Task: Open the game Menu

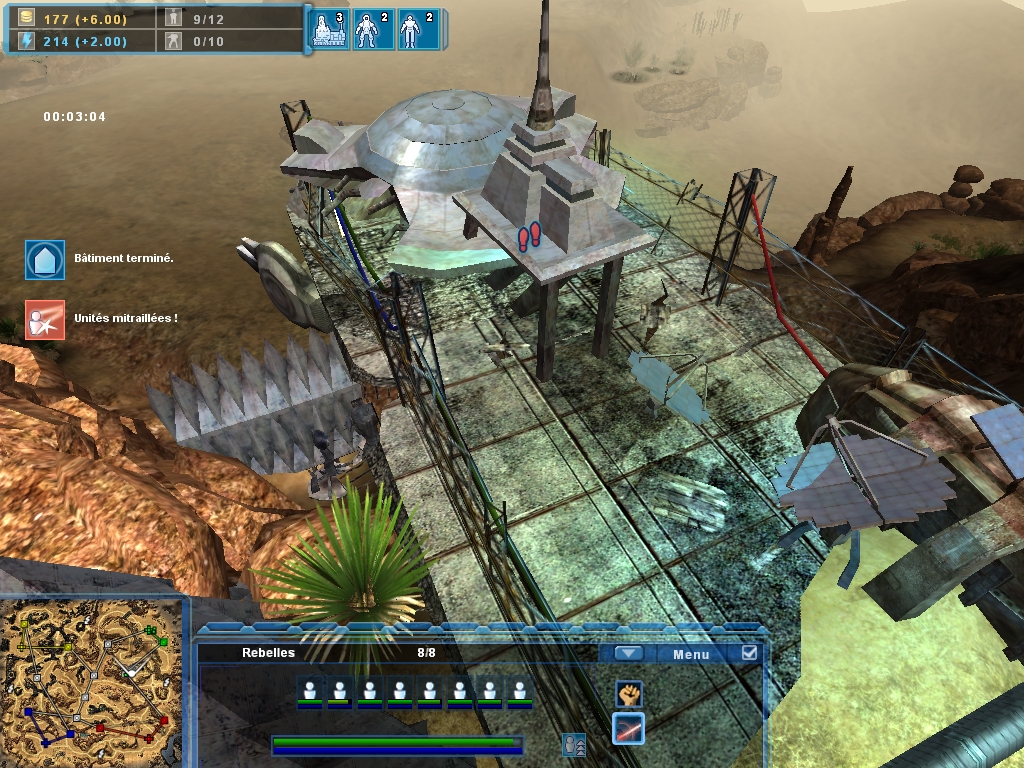Action: point(690,654)
